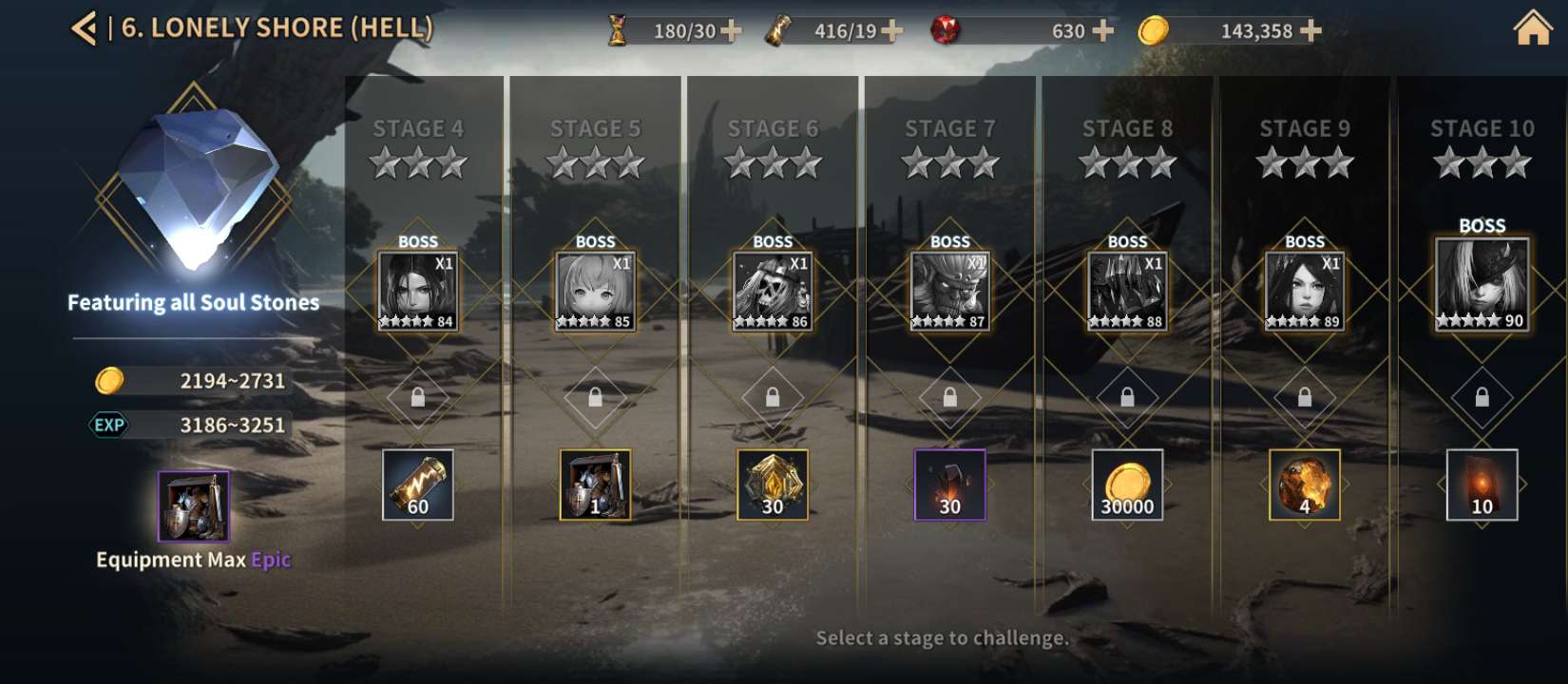Return to the home screen
Screen dimensions: 1568x684
pyautogui.click(x=1532, y=28)
